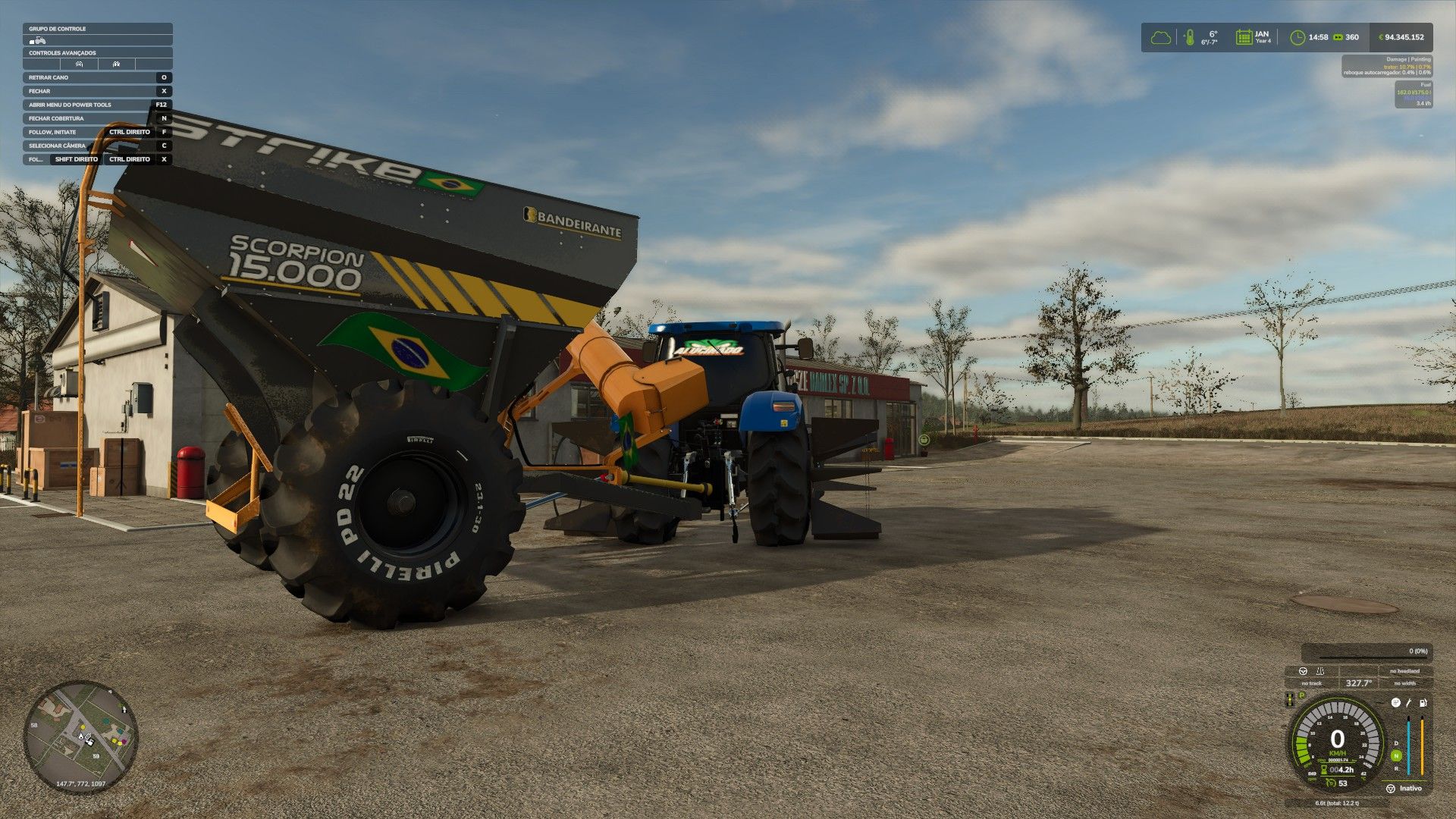Select the tractor control group icon

click(38, 40)
